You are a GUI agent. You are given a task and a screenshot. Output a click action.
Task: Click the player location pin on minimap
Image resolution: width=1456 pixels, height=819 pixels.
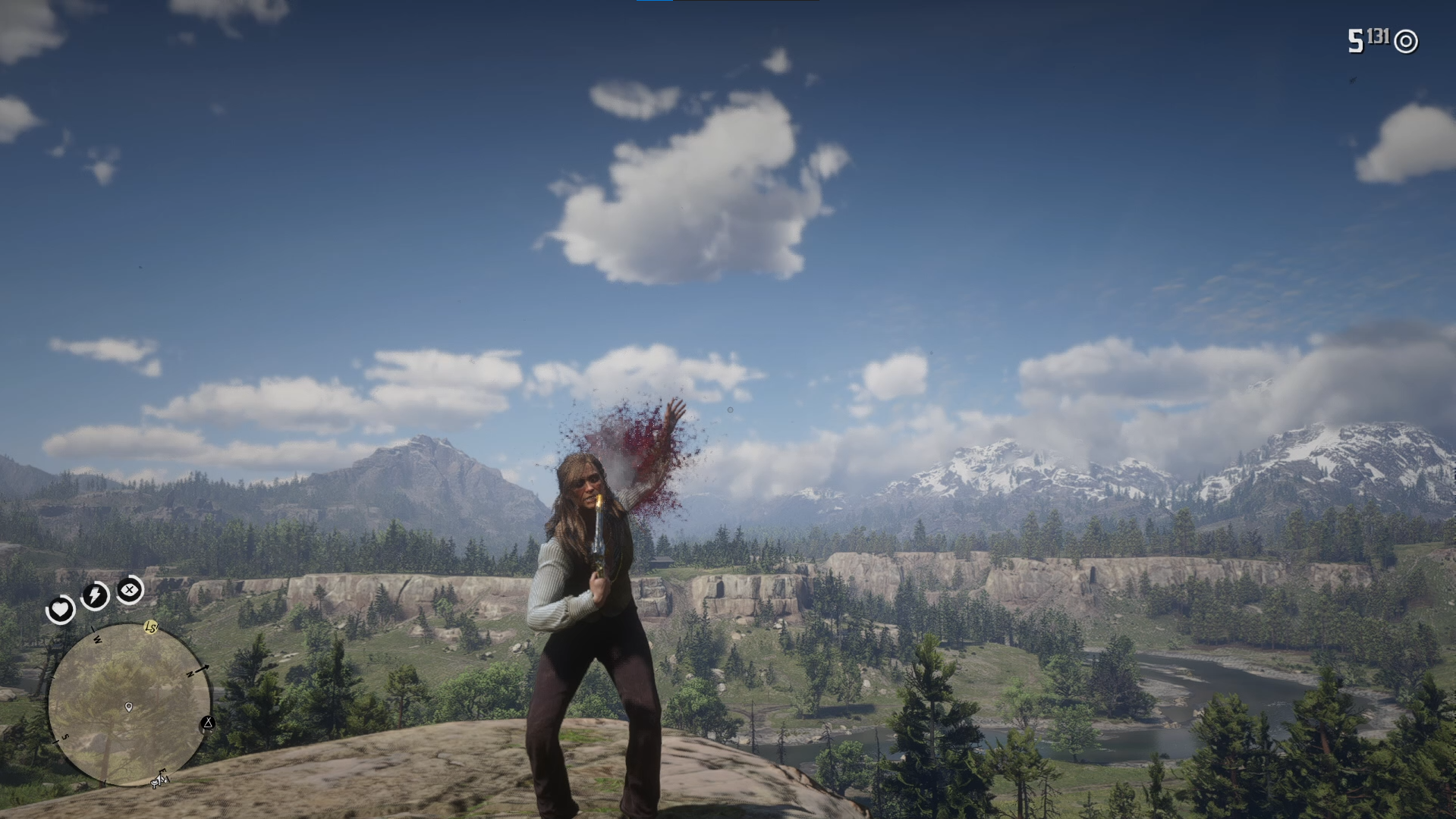tap(129, 707)
